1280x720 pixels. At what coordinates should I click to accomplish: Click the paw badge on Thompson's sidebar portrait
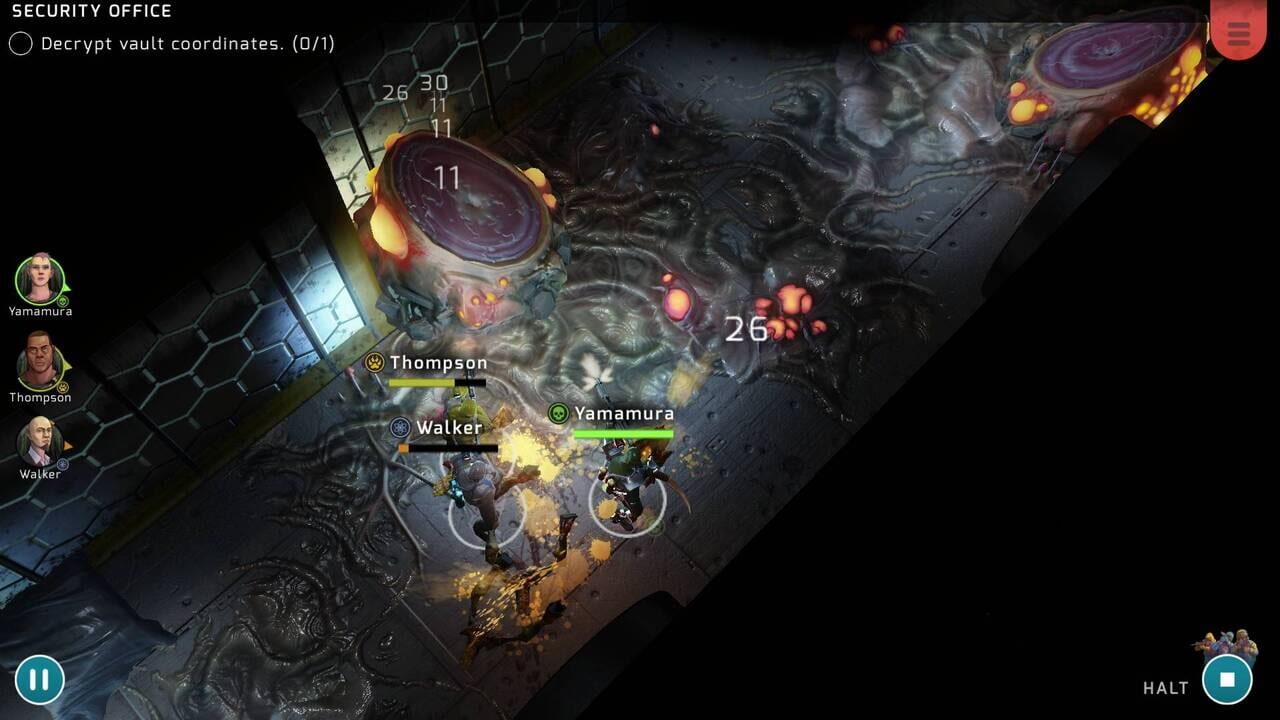coord(62,386)
